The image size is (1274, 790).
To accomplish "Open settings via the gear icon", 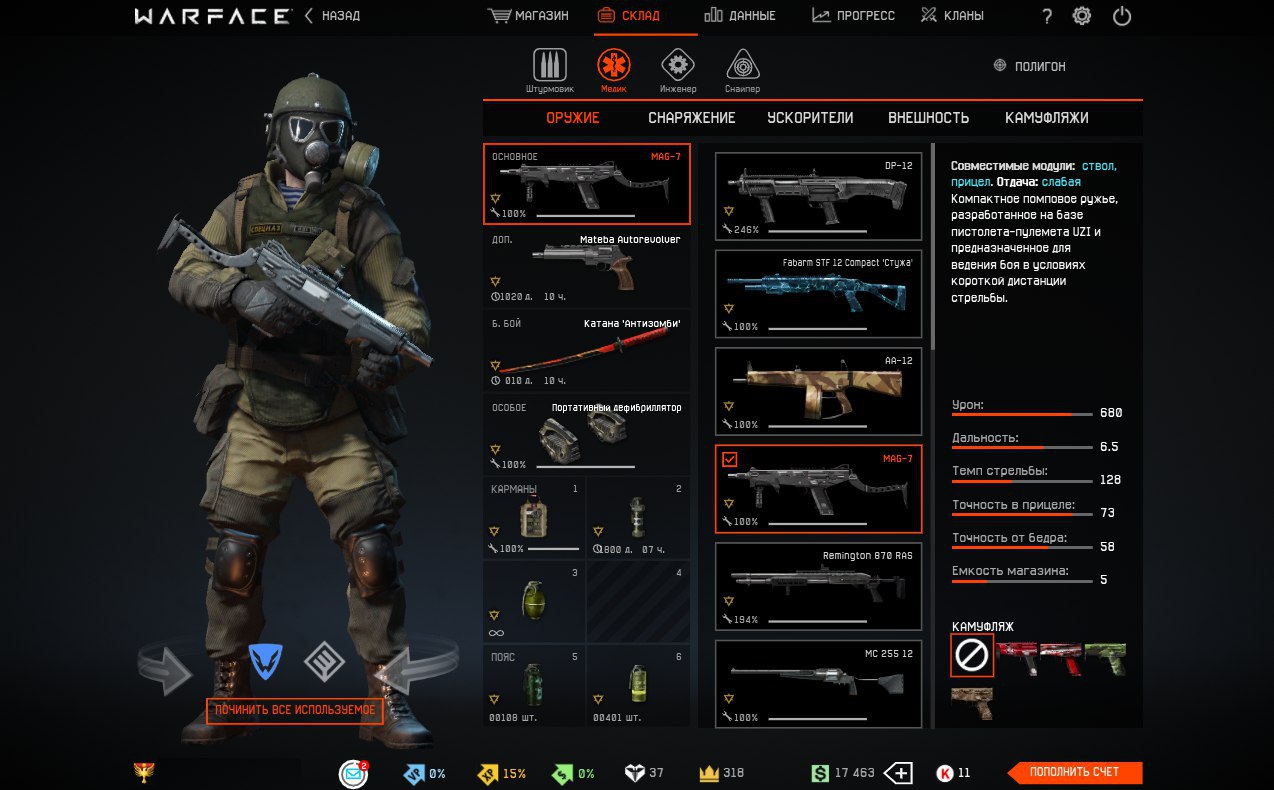I will 1081,16.
